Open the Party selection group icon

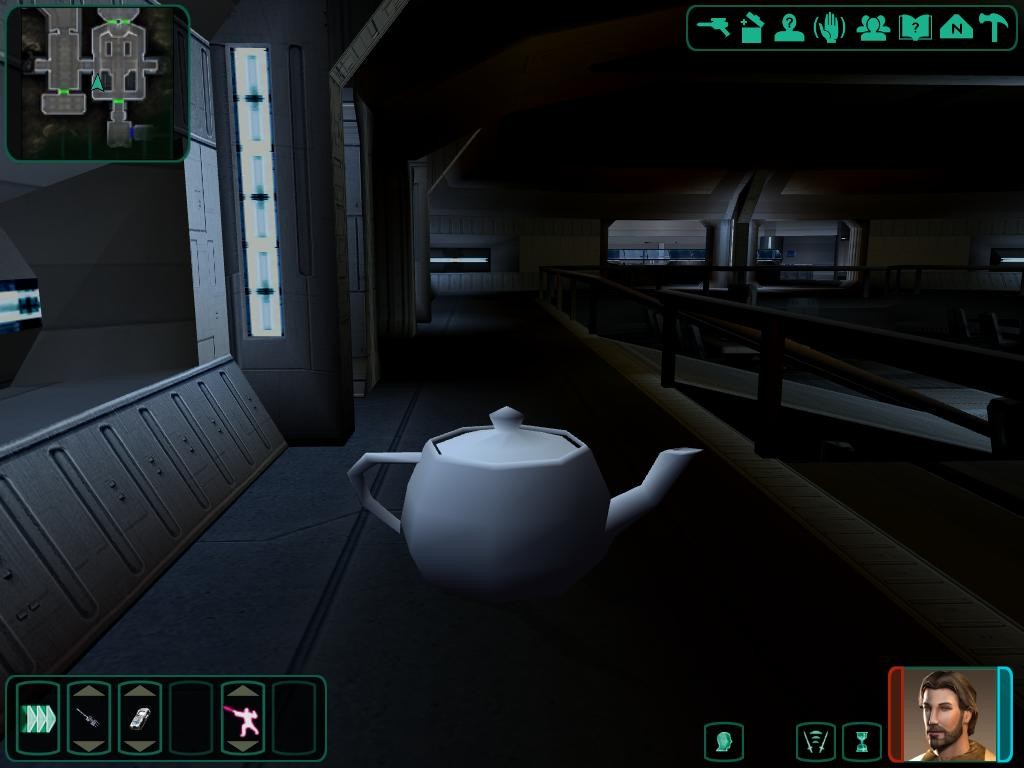(x=873, y=28)
